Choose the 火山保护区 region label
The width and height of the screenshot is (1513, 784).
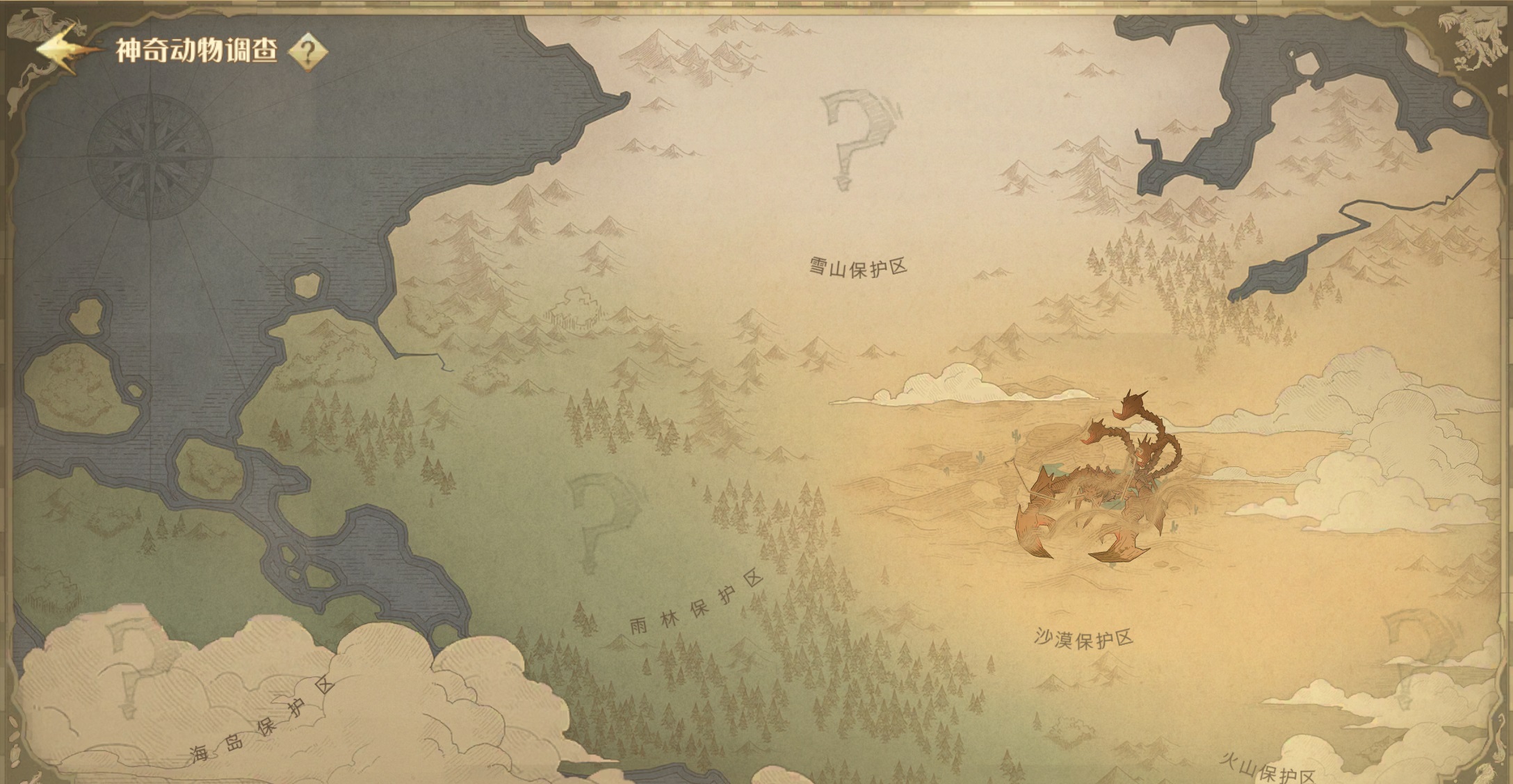point(1268,770)
